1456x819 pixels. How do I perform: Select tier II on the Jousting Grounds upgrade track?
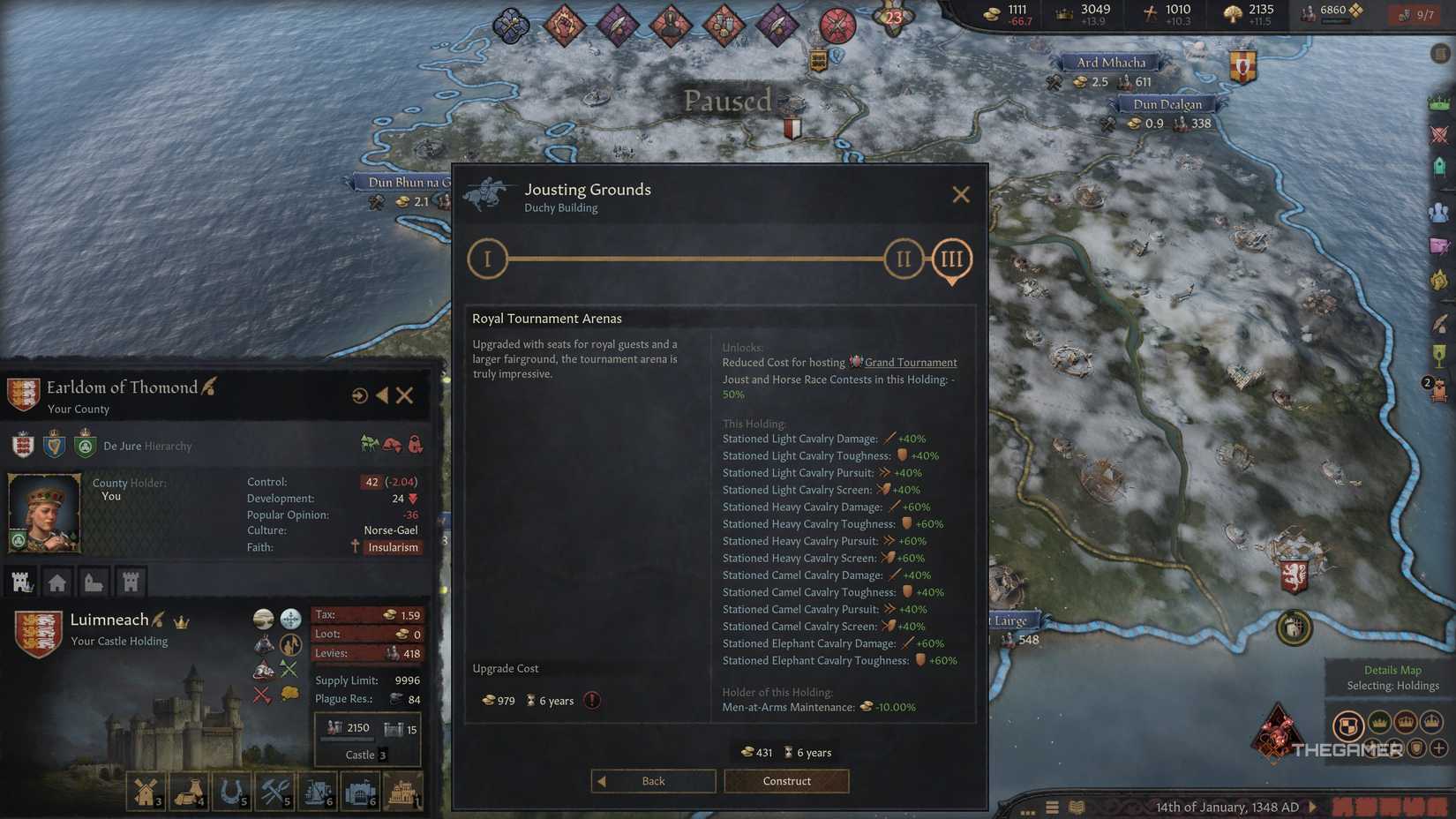tap(902, 259)
